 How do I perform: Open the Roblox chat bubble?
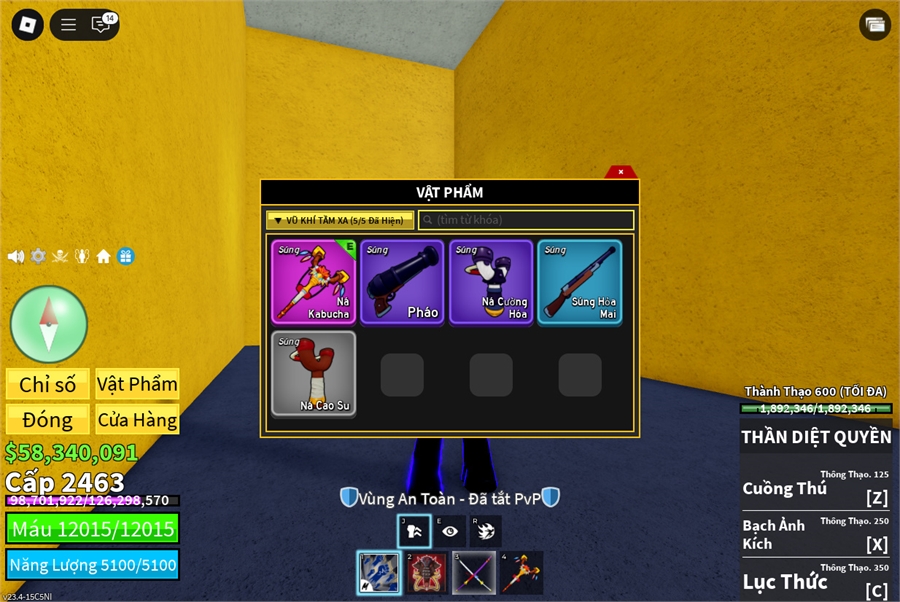[101, 25]
